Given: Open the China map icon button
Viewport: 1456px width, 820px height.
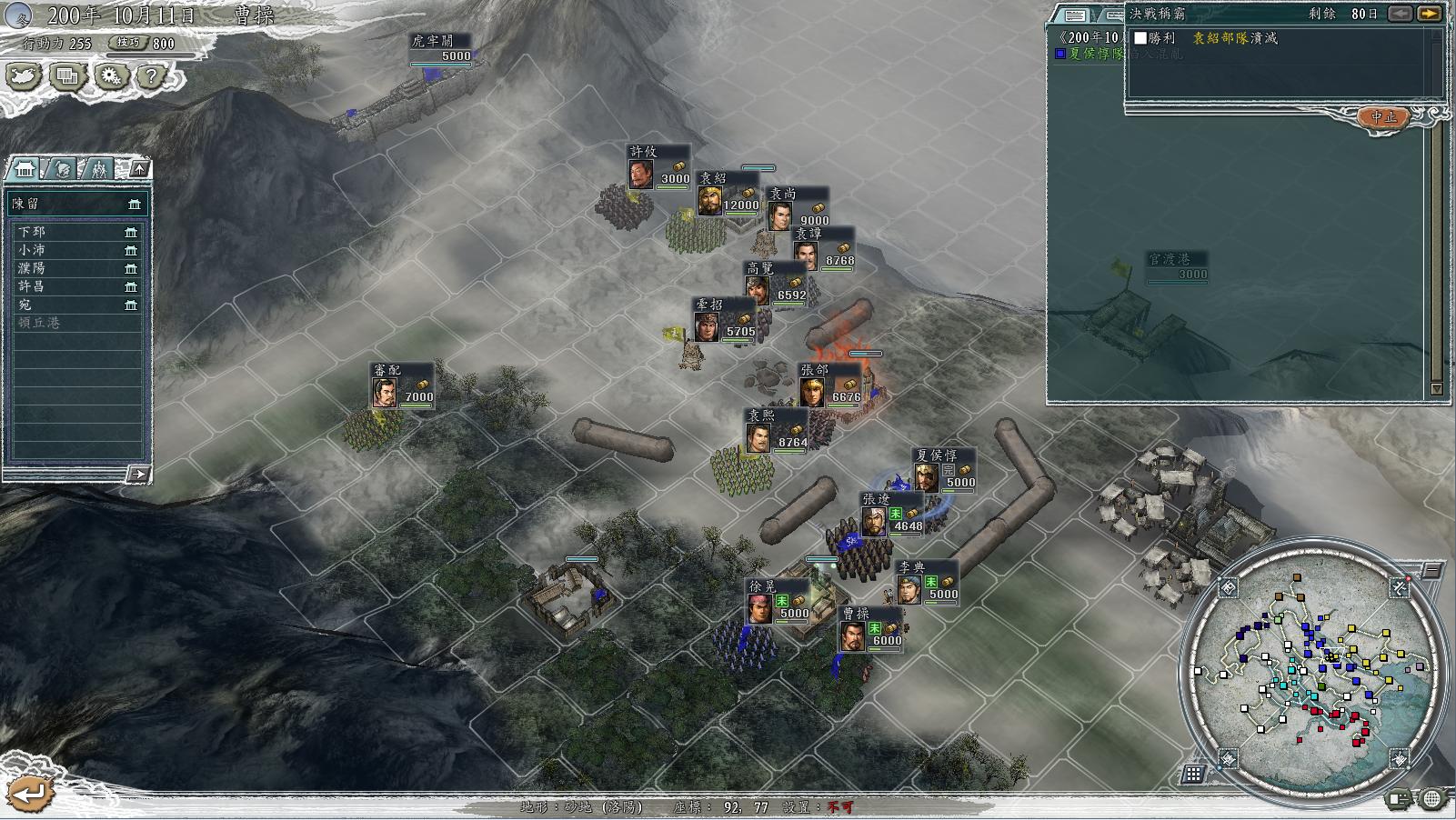Looking at the screenshot, I should [x=24, y=75].
